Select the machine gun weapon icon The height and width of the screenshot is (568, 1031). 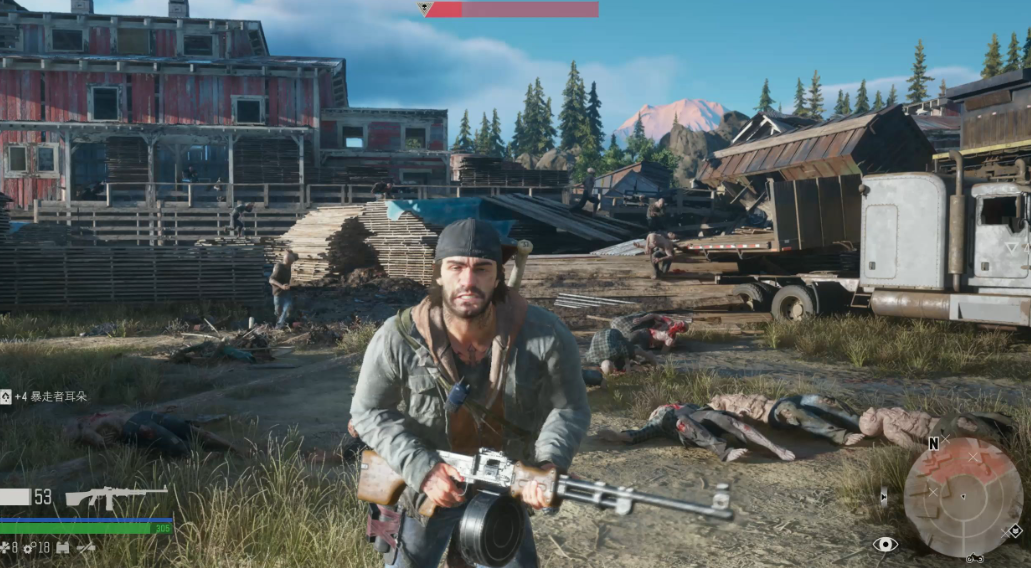click(116, 497)
